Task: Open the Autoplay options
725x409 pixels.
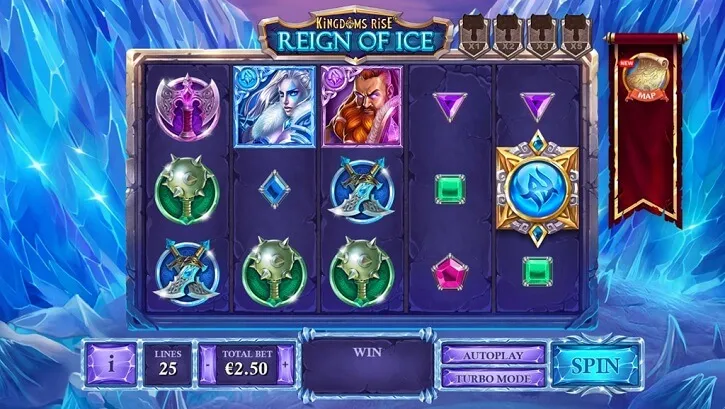Action: coord(494,355)
